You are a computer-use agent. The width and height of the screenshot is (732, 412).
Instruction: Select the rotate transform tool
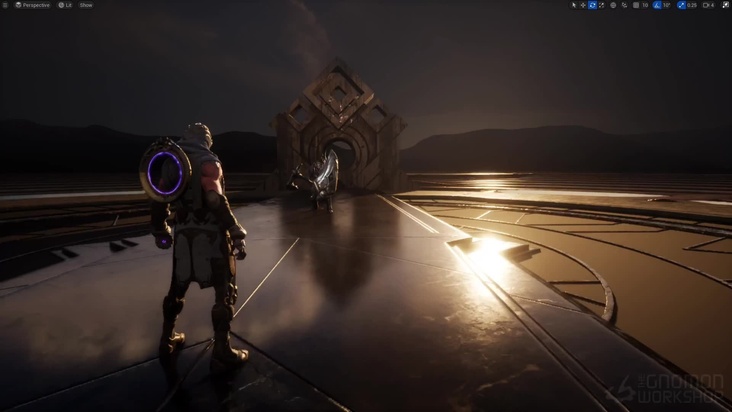(x=592, y=5)
